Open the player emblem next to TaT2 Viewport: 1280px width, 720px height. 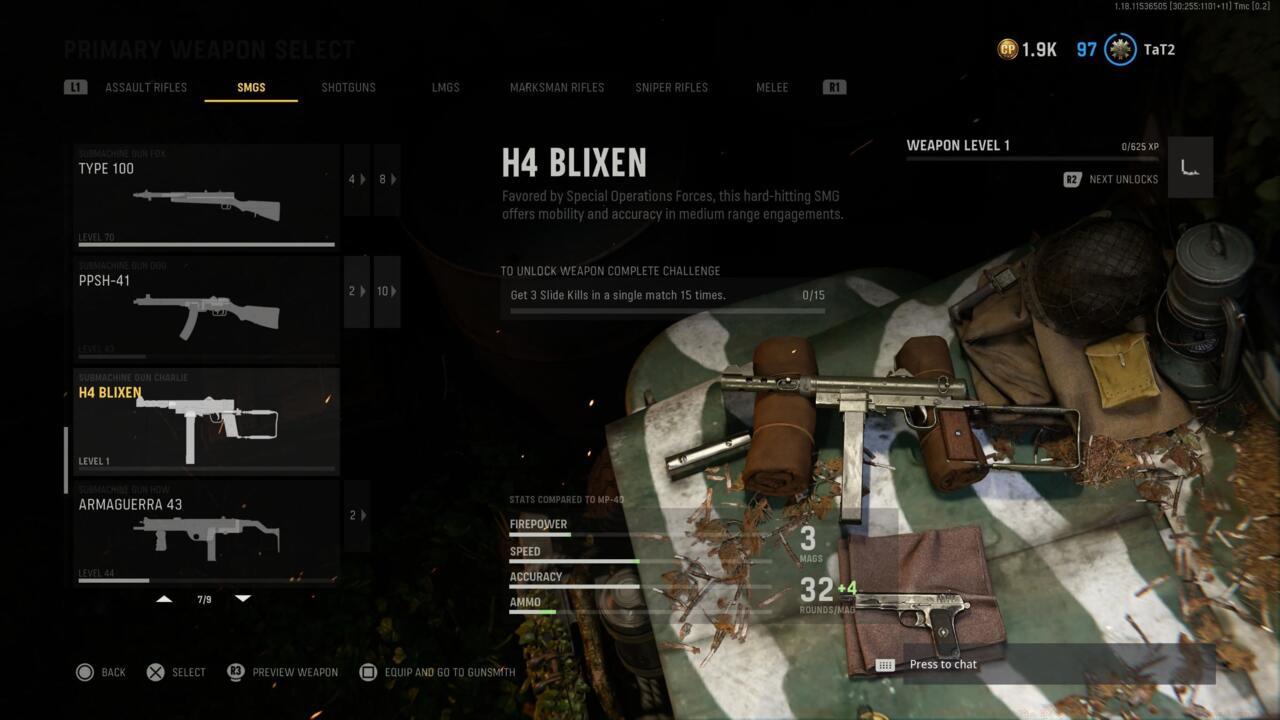click(1119, 49)
